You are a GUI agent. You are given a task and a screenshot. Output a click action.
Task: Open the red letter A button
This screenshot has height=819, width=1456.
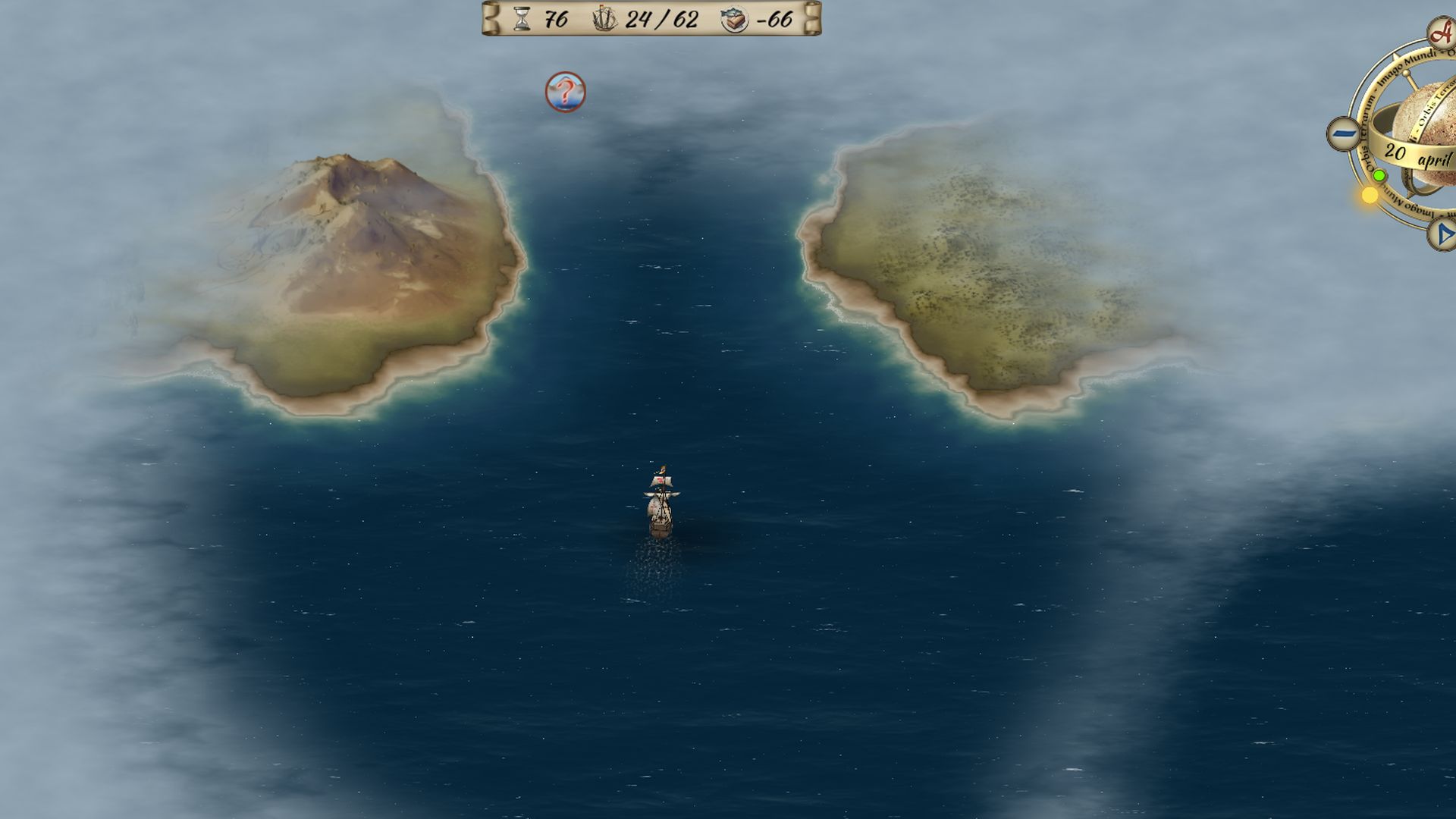tap(1442, 34)
